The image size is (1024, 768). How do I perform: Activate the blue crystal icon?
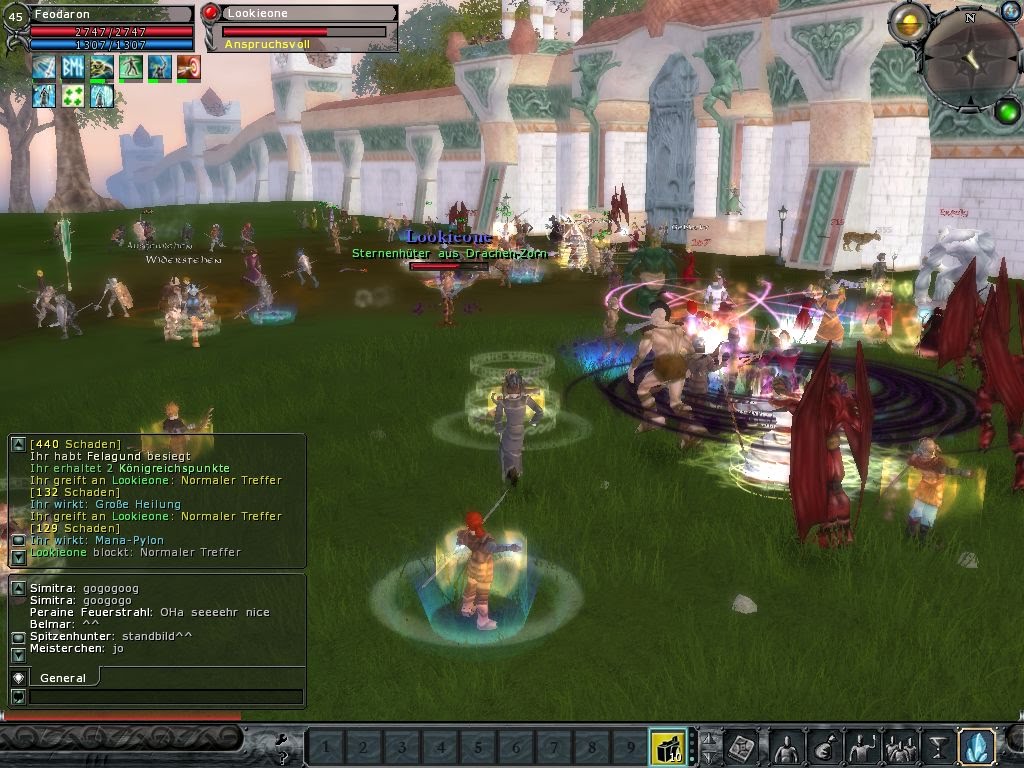pos(976,747)
